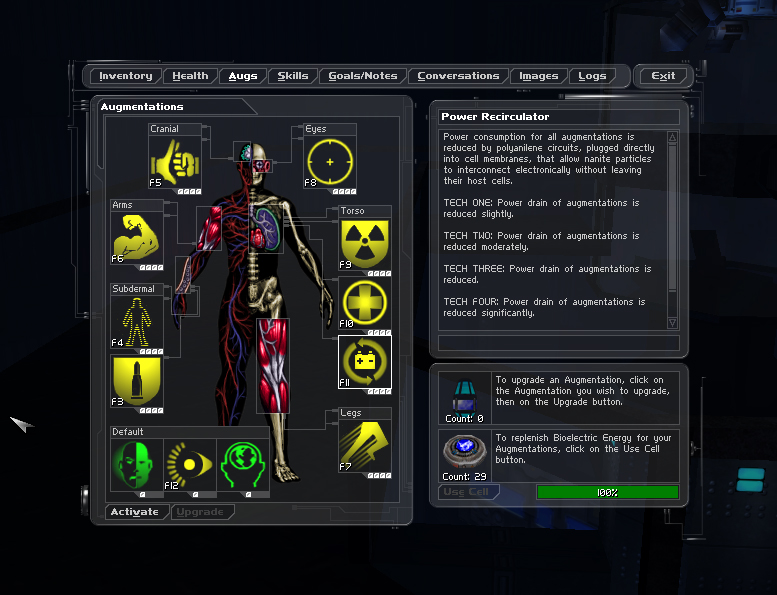Click the Activate button

[x=134, y=512]
